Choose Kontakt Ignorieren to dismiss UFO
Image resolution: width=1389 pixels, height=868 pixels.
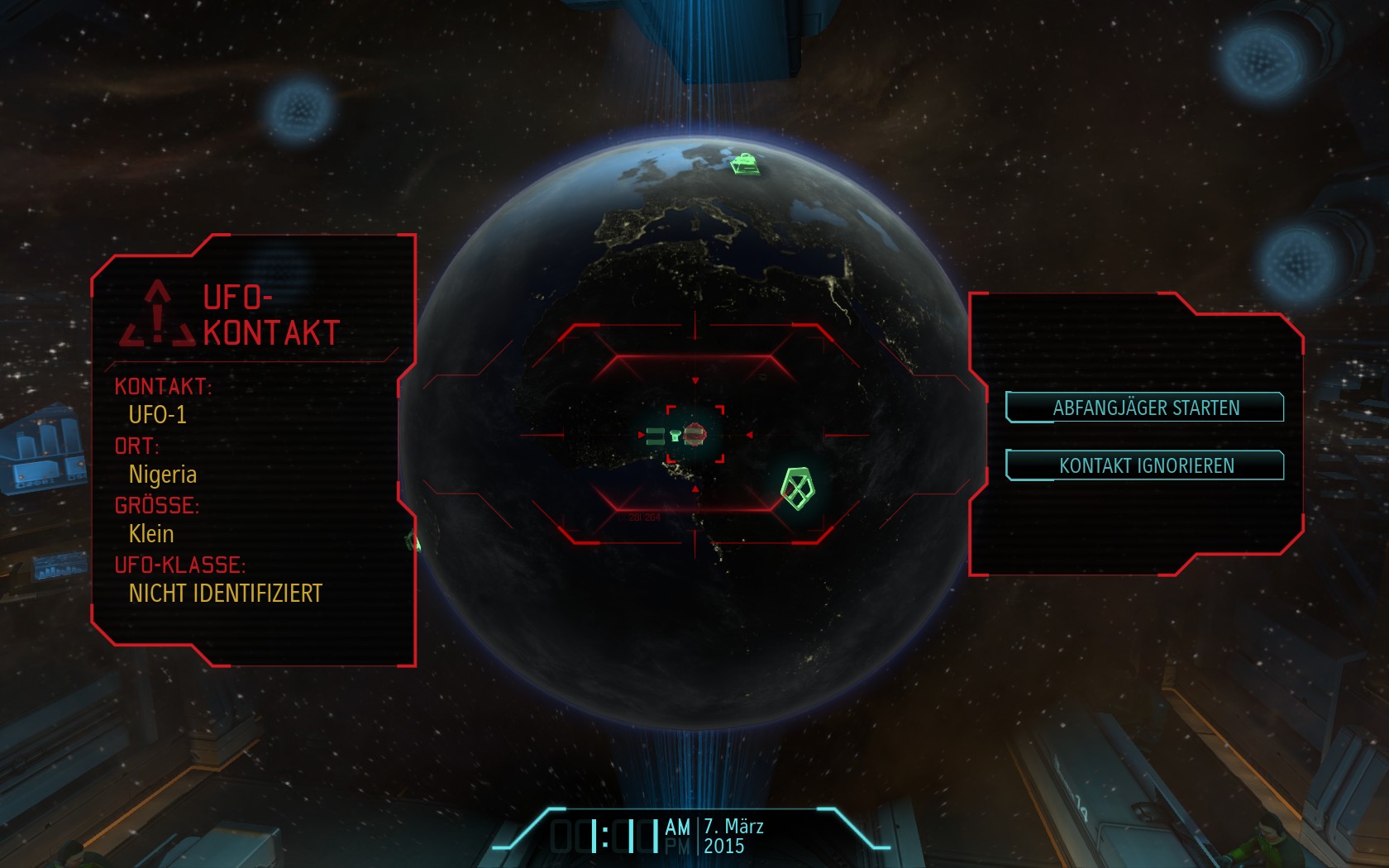pos(1145,465)
